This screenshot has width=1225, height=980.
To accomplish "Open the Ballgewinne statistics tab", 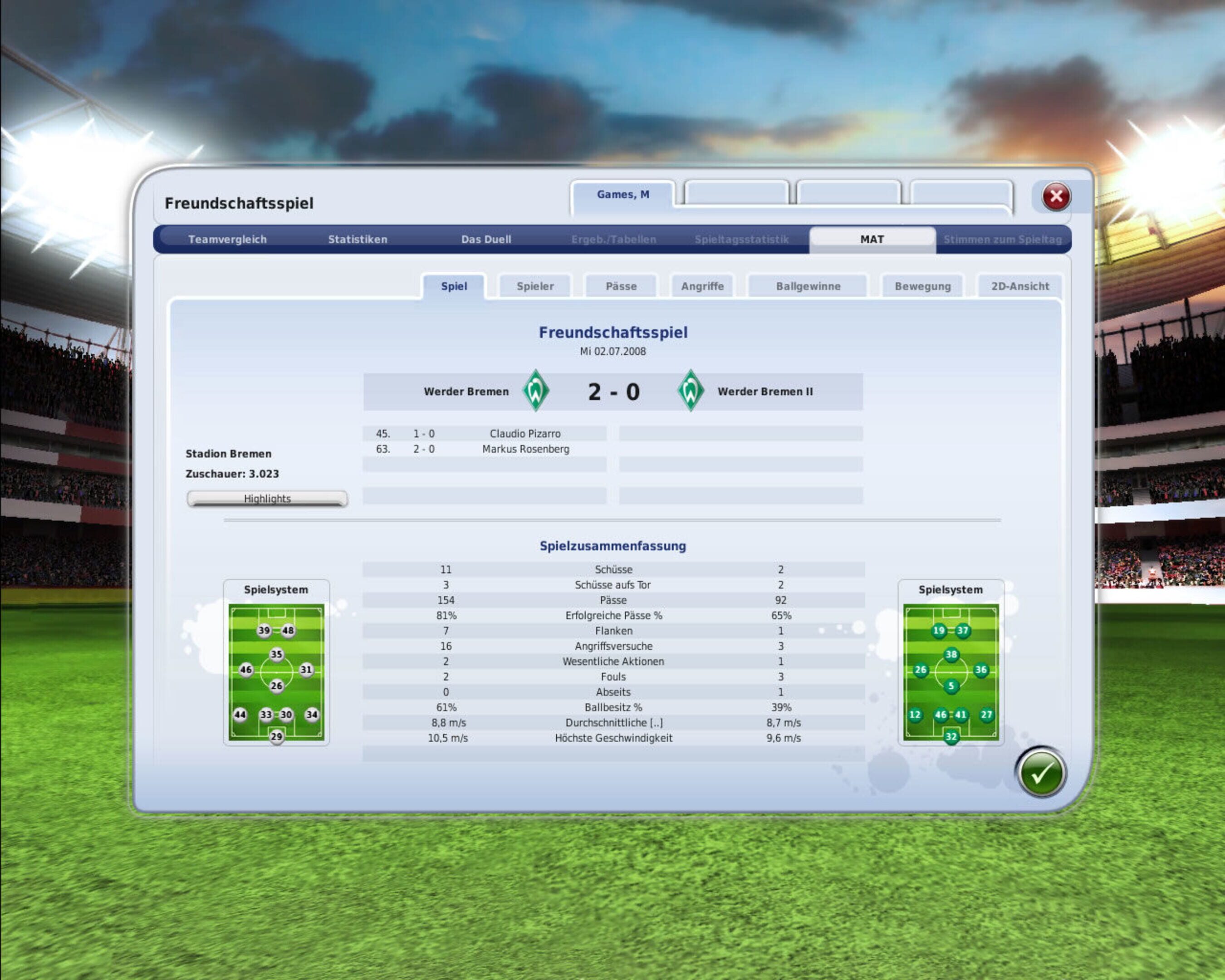I will tap(808, 286).
